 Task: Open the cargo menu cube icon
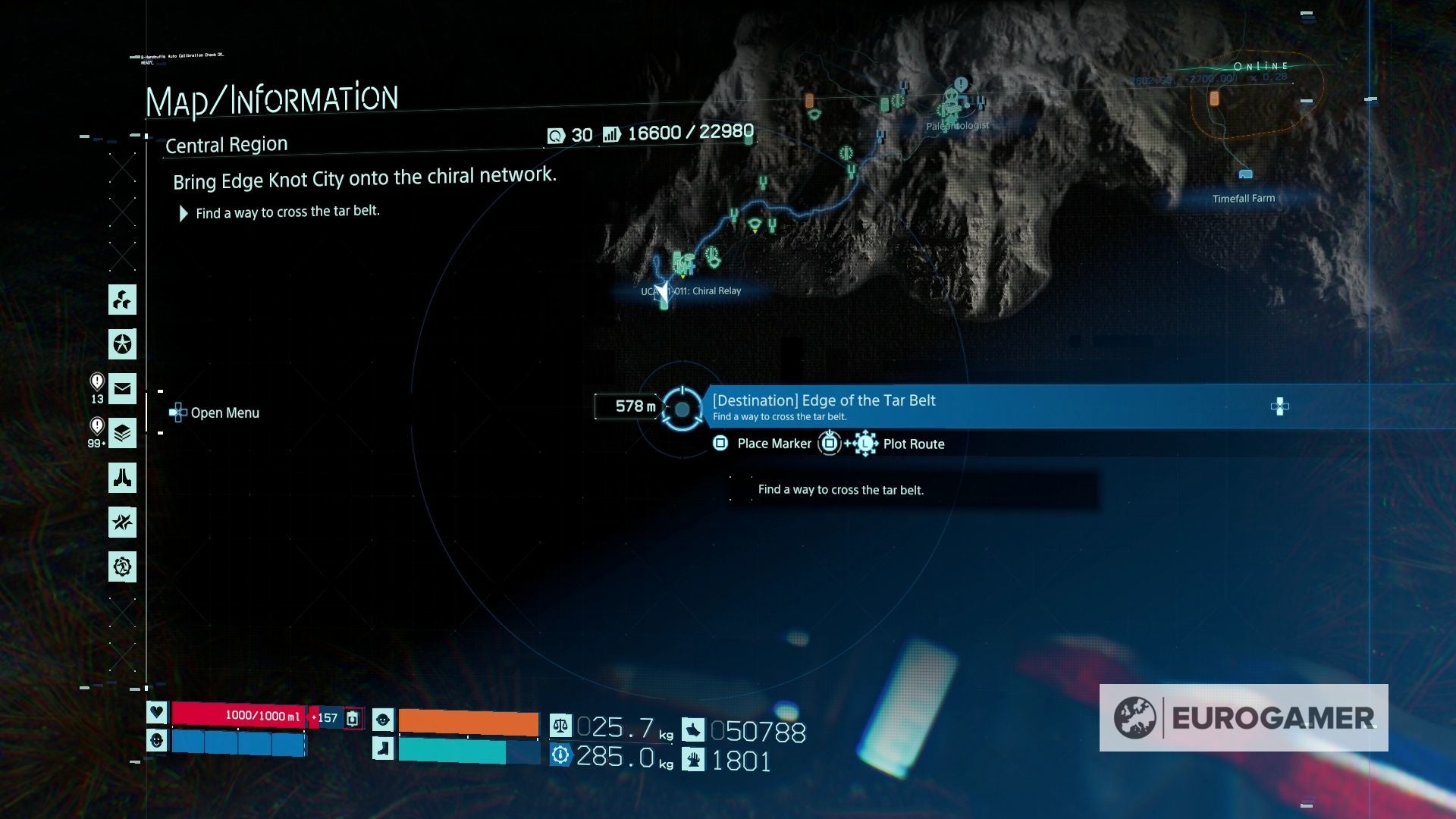[x=122, y=300]
